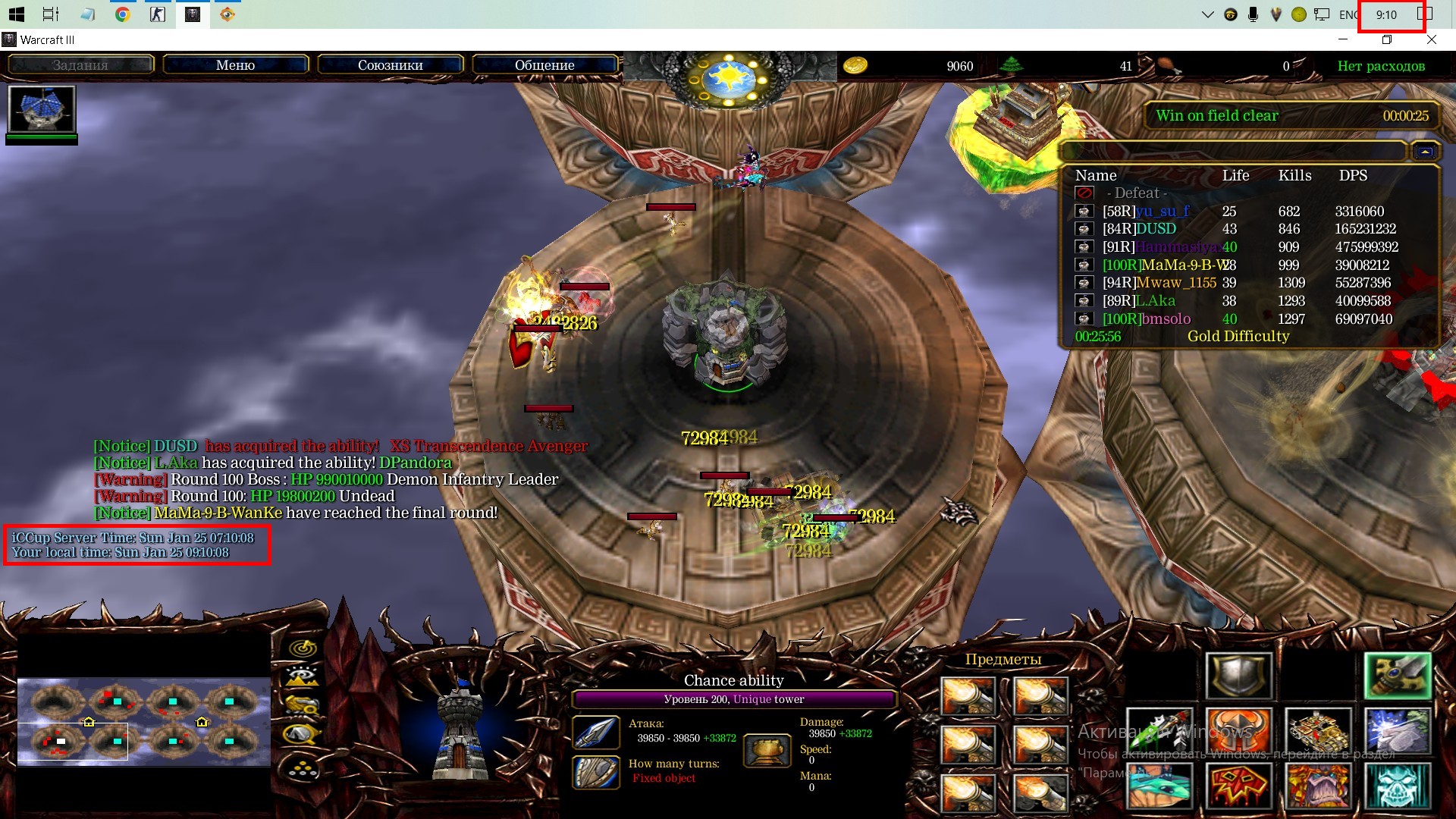Screen dimensions: 1456x819
Task: Select the golden siege tank icon
Action: 1318,731
